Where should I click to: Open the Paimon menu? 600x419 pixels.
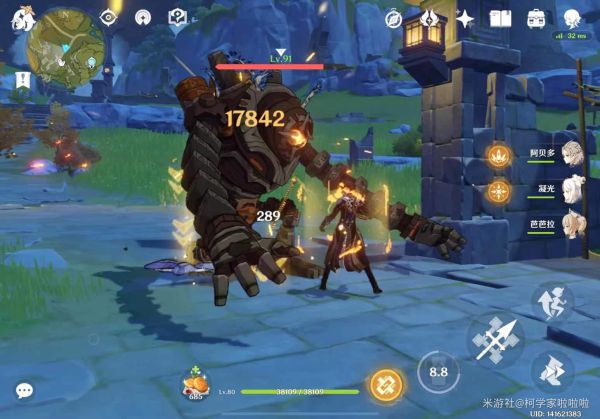[18, 18]
